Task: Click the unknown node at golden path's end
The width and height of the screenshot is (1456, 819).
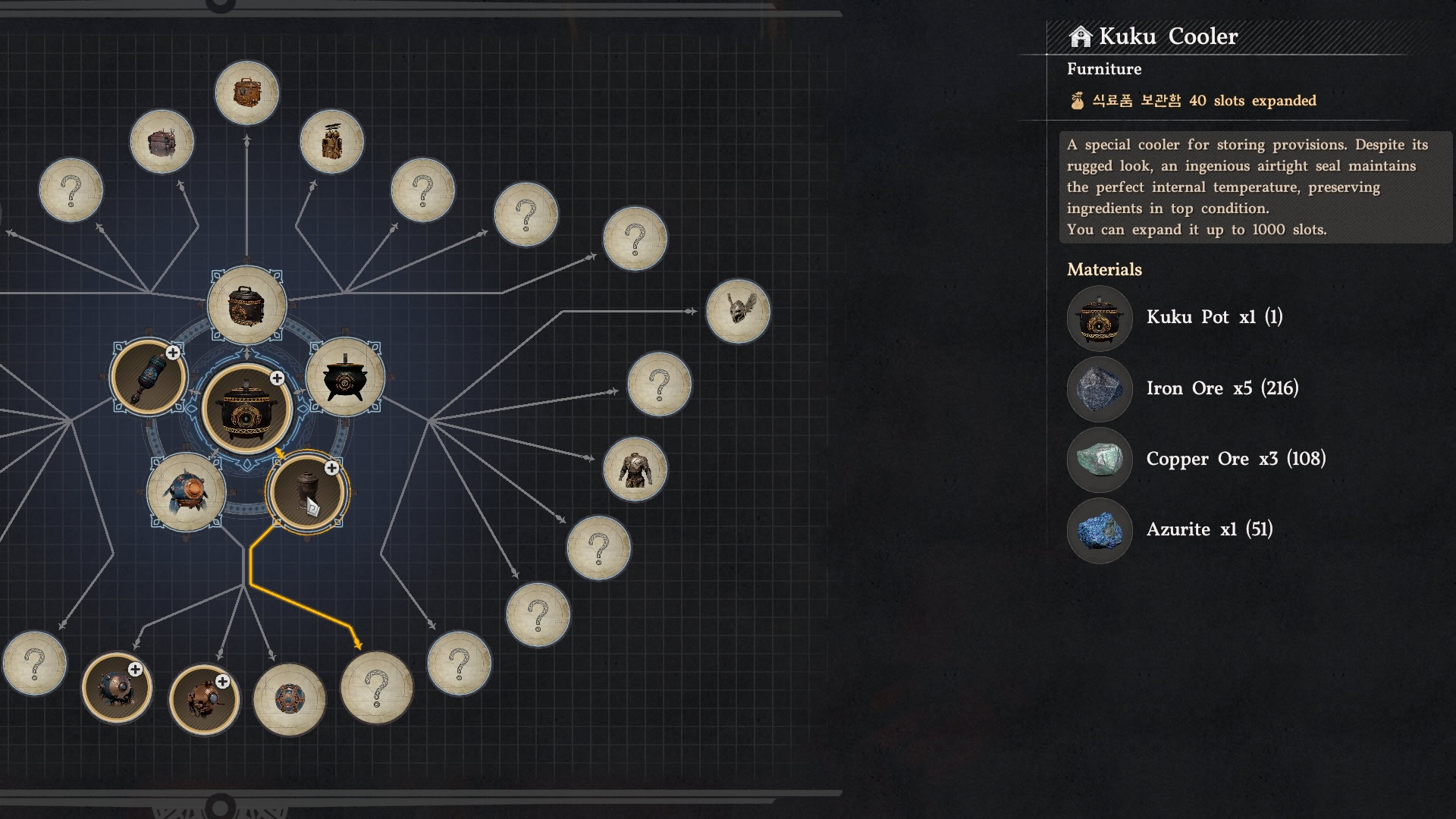Action: click(x=377, y=688)
